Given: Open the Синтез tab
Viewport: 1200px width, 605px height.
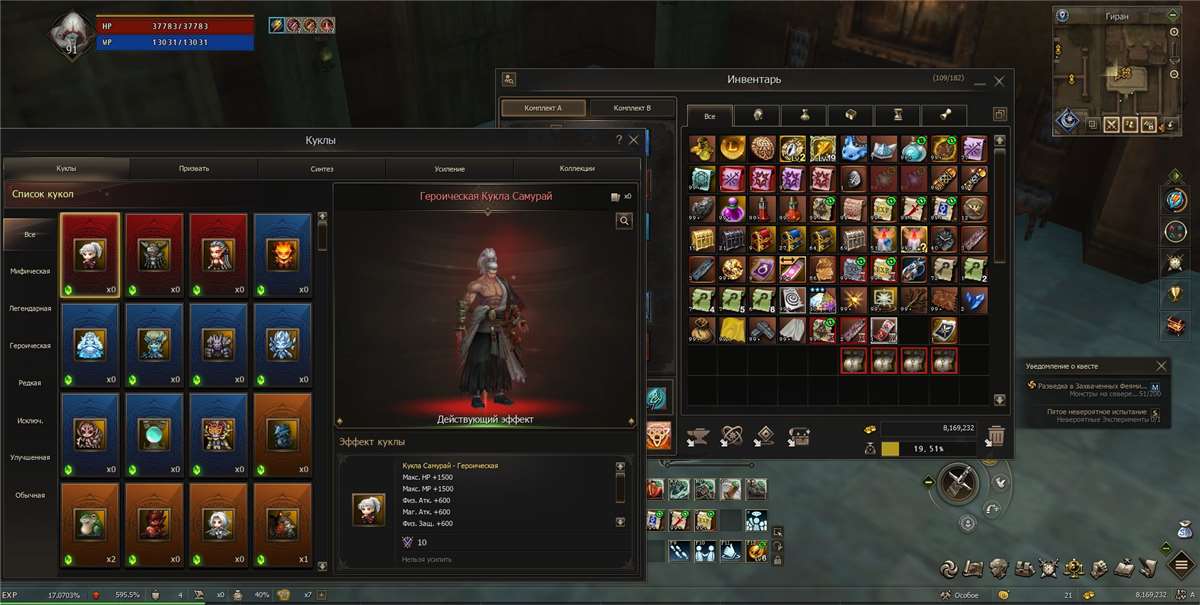Looking at the screenshot, I should (x=321, y=169).
